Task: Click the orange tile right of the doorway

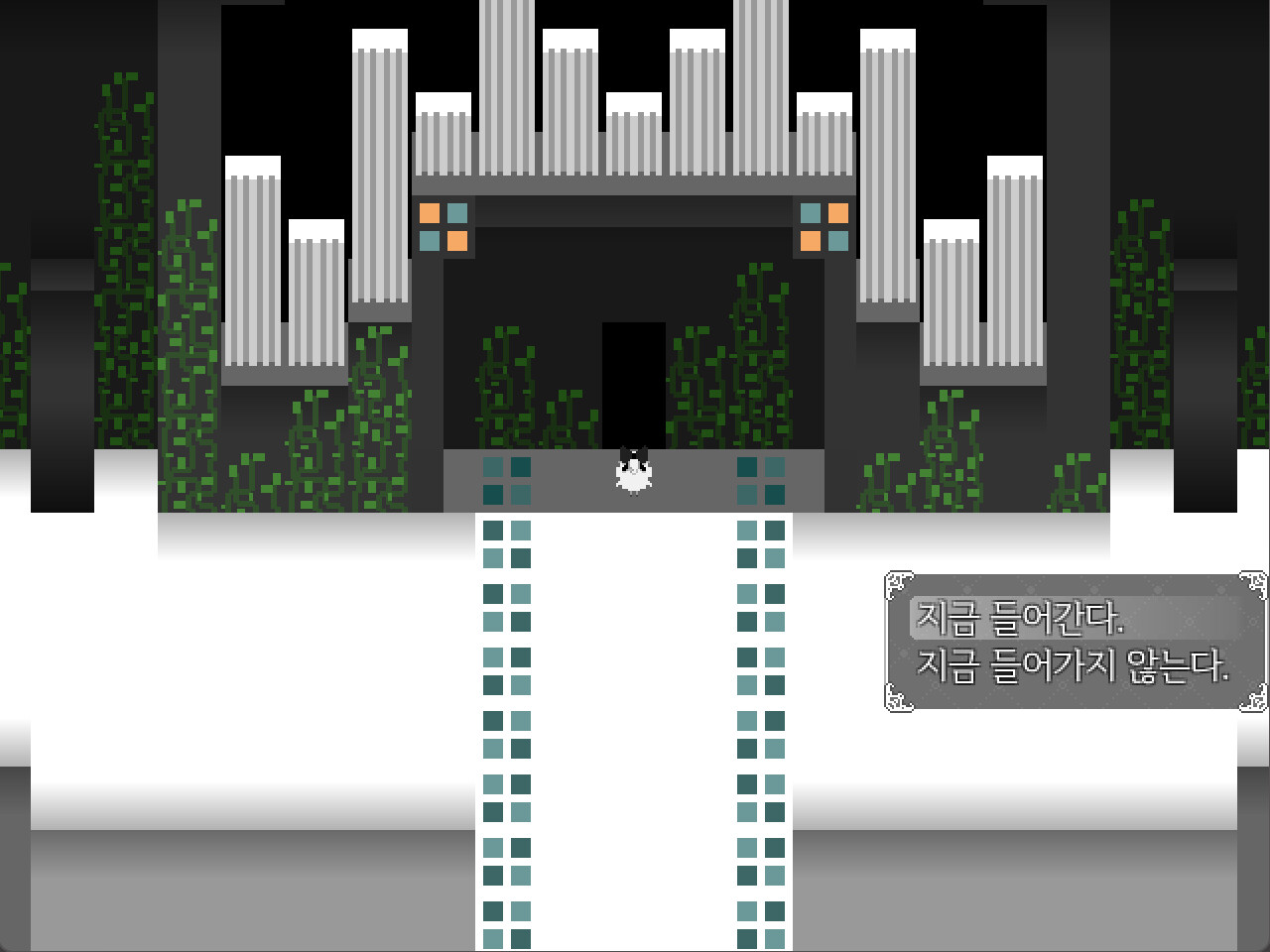Action: pyautogui.click(x=836, y=211)
